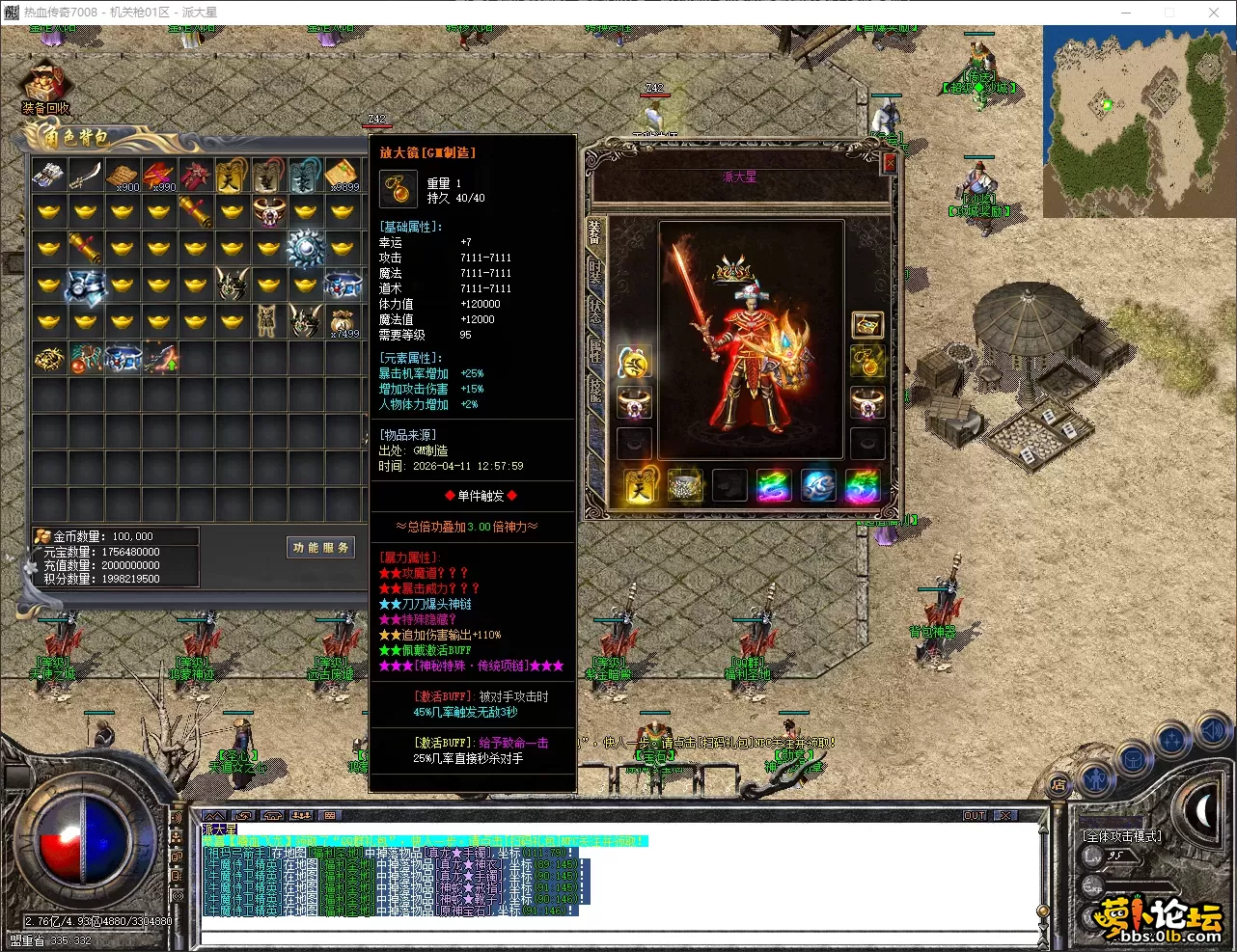This screenshot has width=1237, height=952.
Task: Toggle the 全体攻击模式 attack mode label
Action: [x=1121, y=836]
